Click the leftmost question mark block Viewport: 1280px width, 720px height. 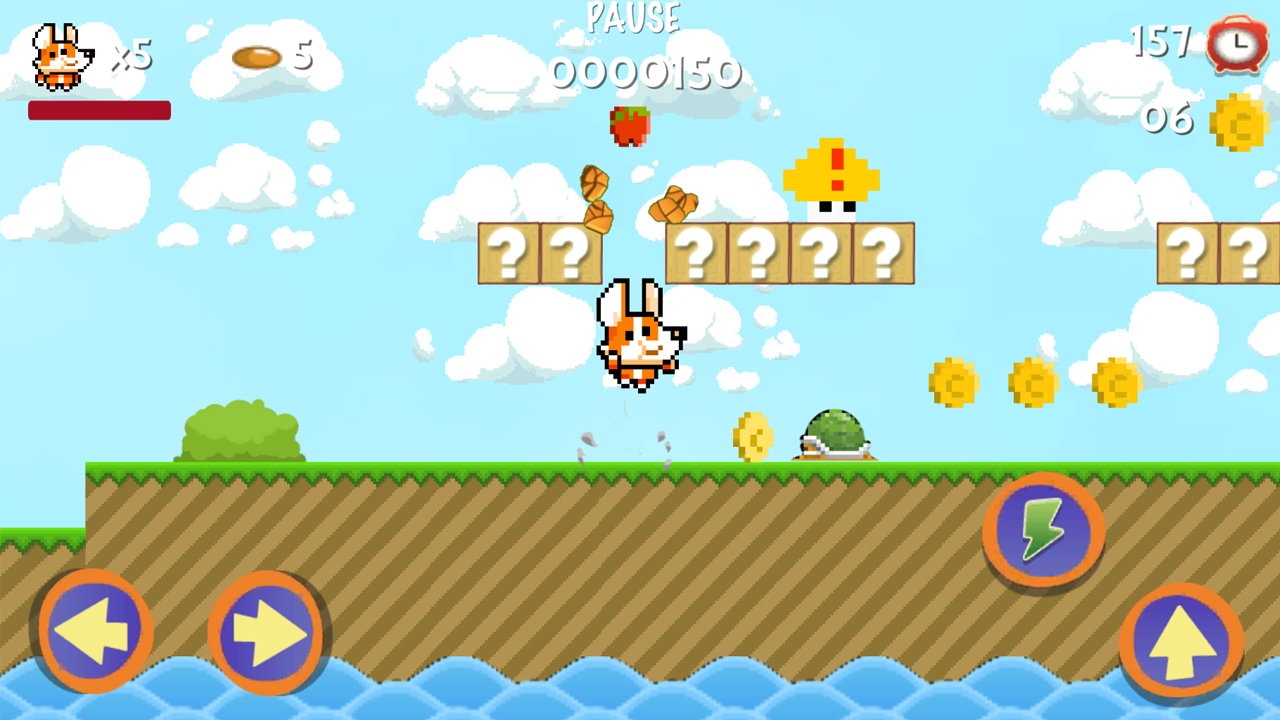(x=512, y=253)
